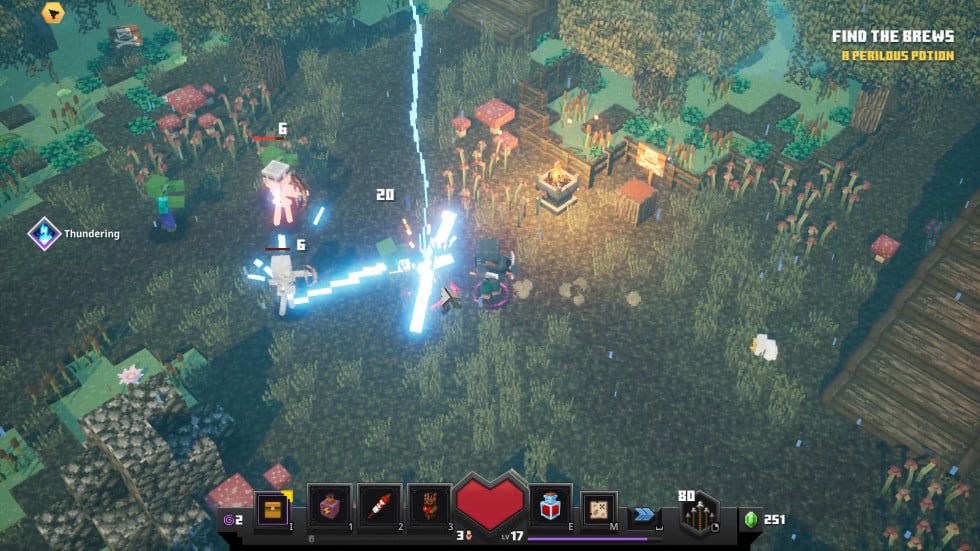980x551 pixels.
Task: Click the green emerald currency icon
Action: pos(751,519)
